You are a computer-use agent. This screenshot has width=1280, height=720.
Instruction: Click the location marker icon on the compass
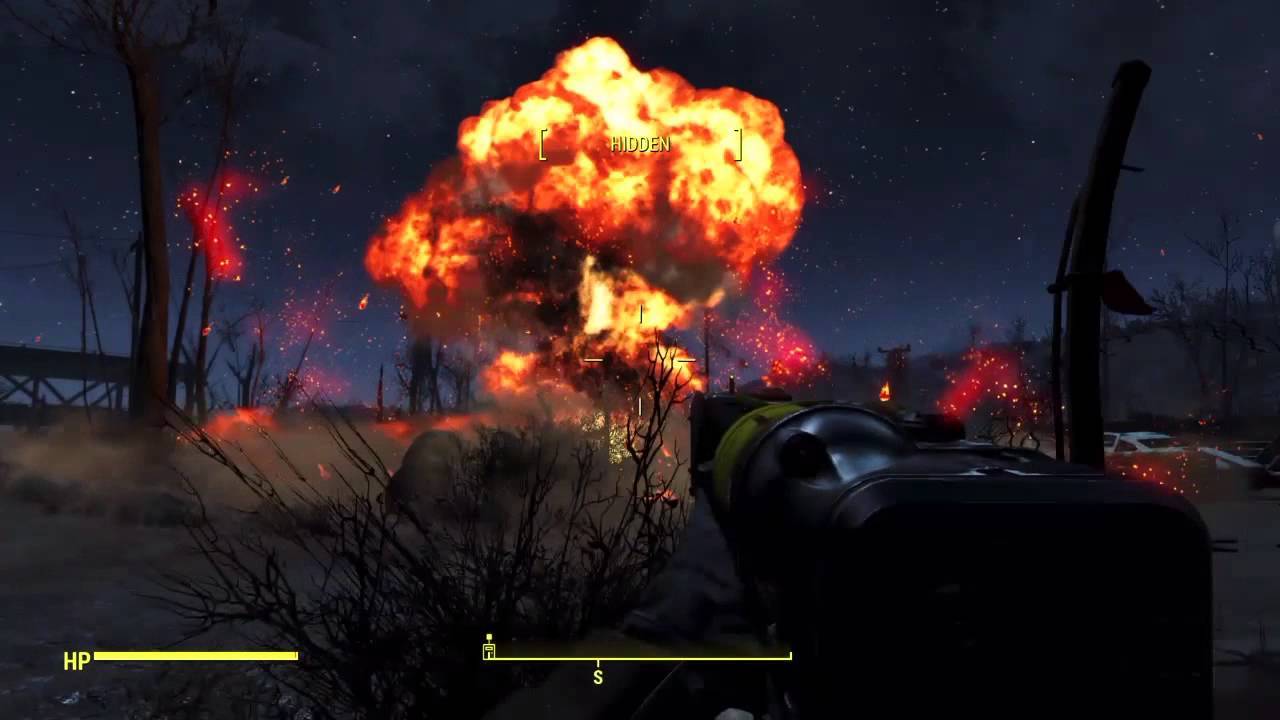coord(489,647)
